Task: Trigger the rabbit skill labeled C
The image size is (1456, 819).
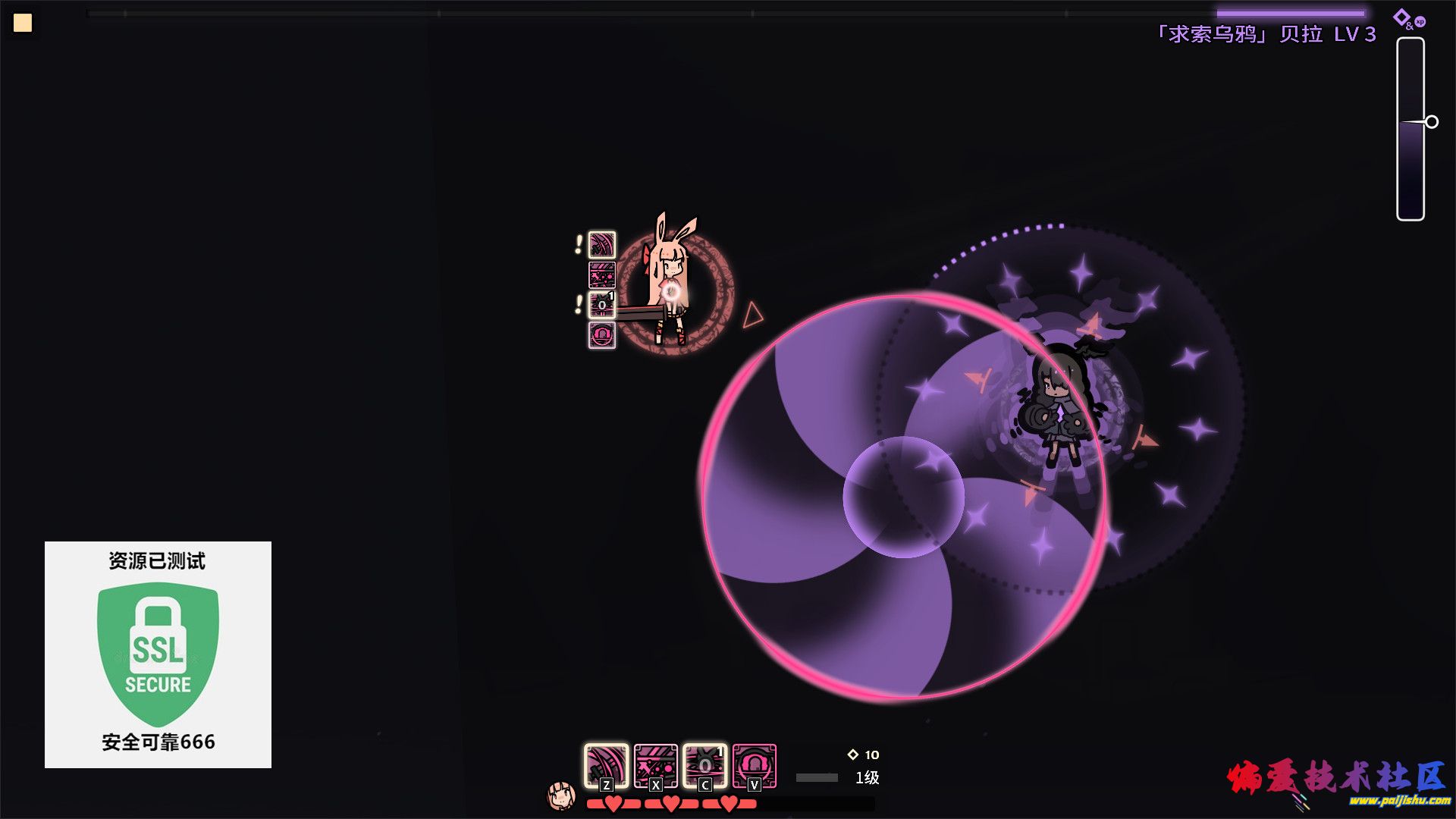Action: (704, 766)
